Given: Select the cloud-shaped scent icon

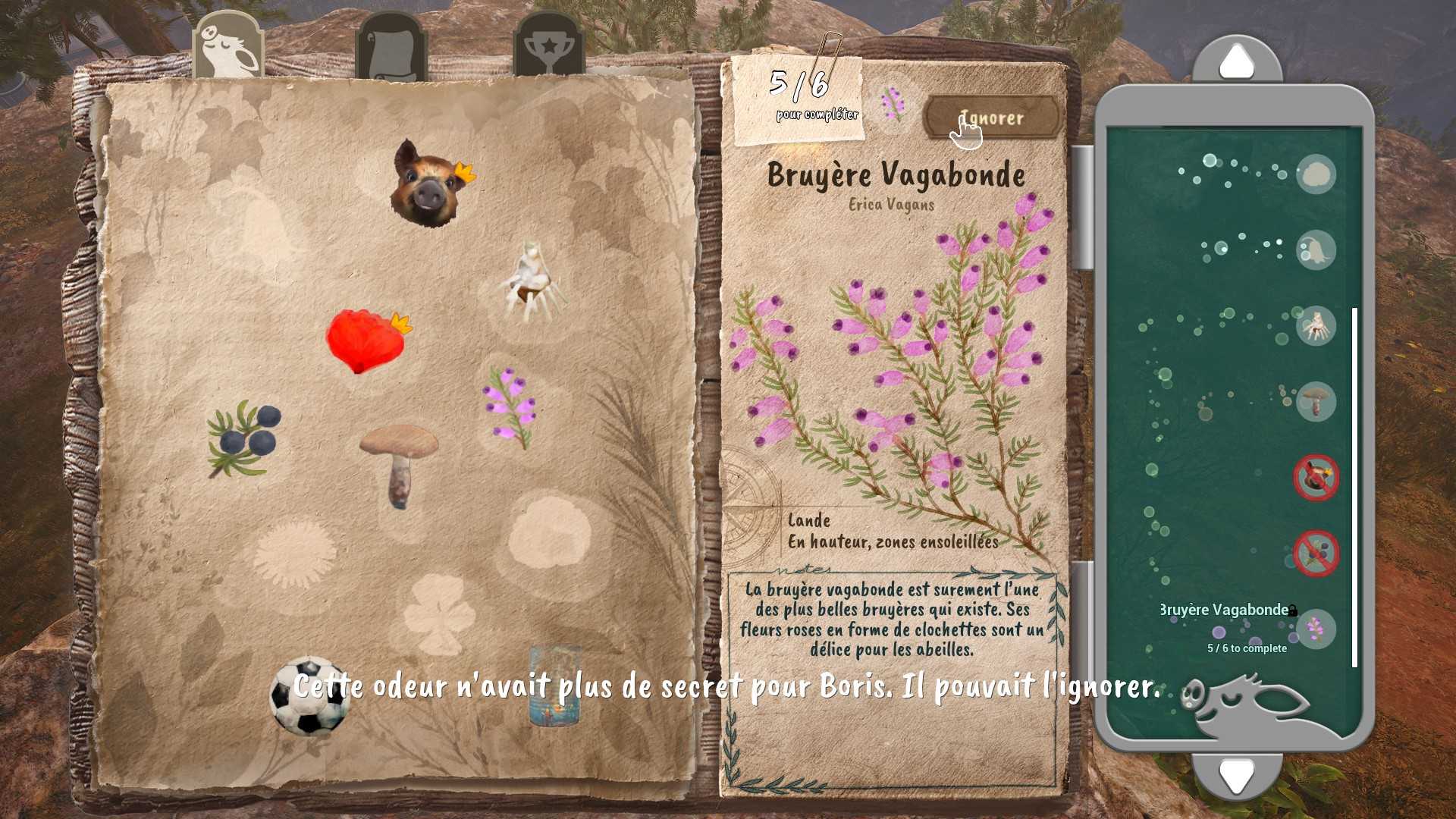Looking at the screenshot, I should (1316, 174).
